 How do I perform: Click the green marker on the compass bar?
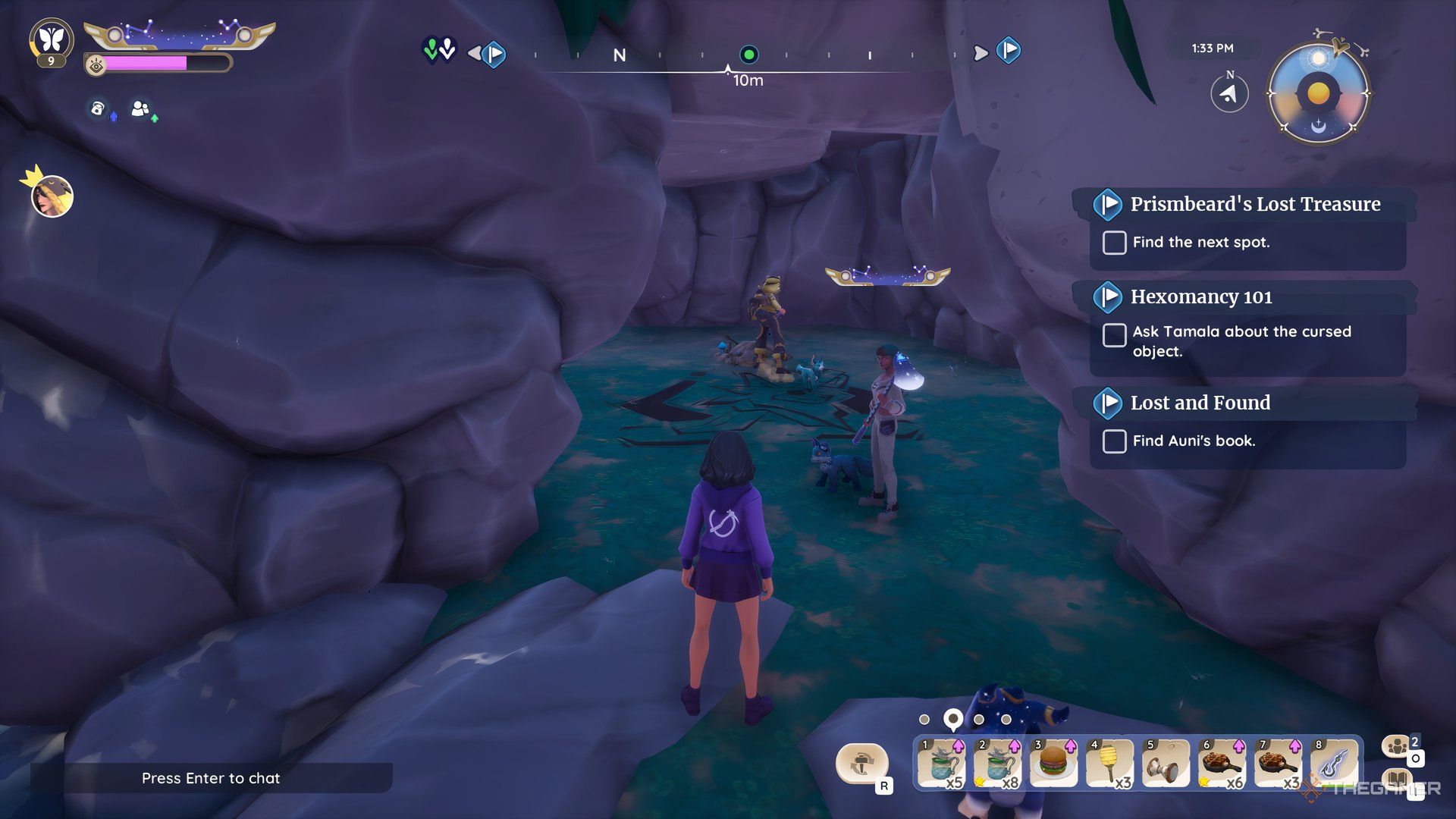pyautogui.click(x=748, y=55)
